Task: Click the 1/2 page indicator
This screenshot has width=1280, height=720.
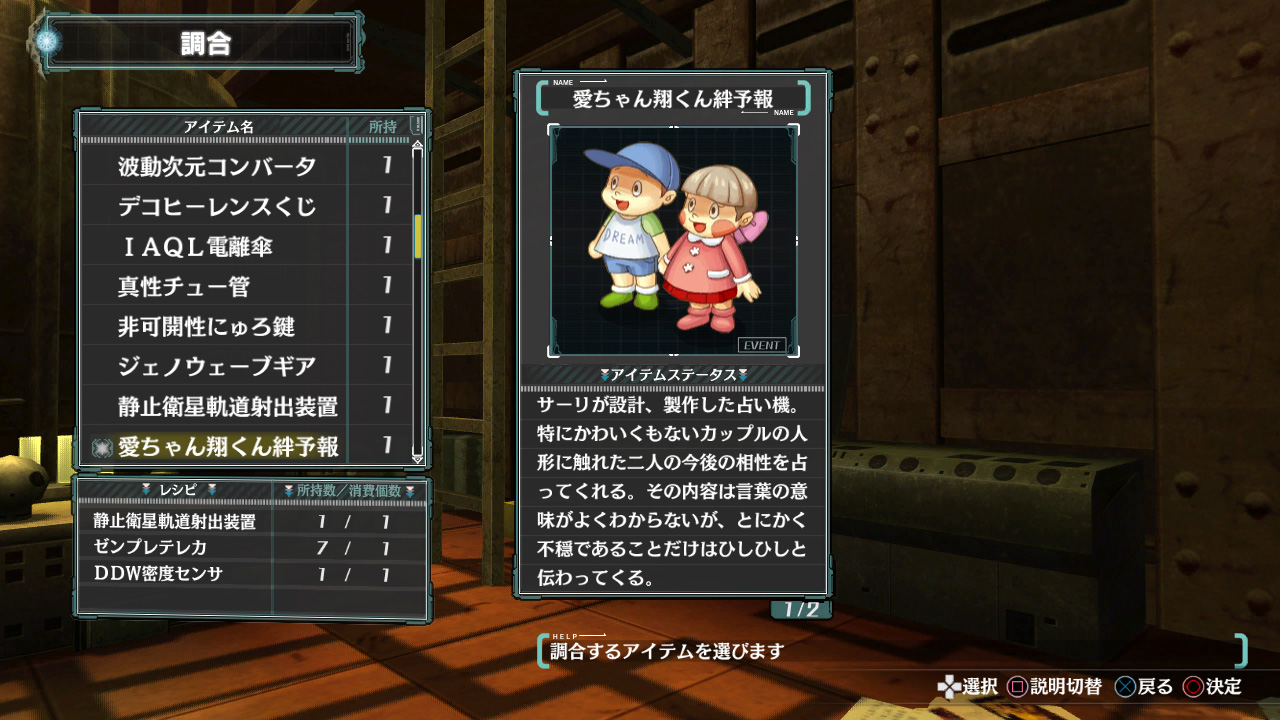Action: coord(800,609)
